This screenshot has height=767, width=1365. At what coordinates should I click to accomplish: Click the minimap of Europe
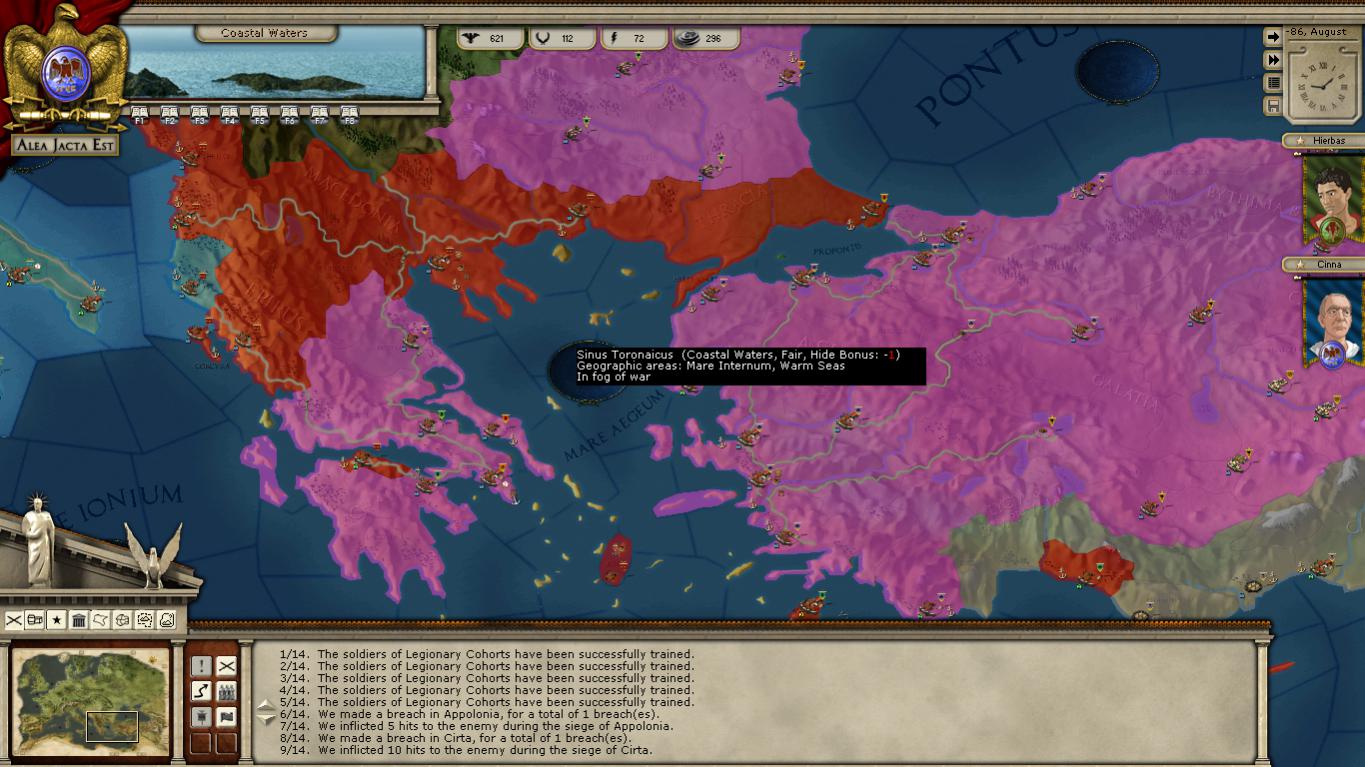[91, 700]
